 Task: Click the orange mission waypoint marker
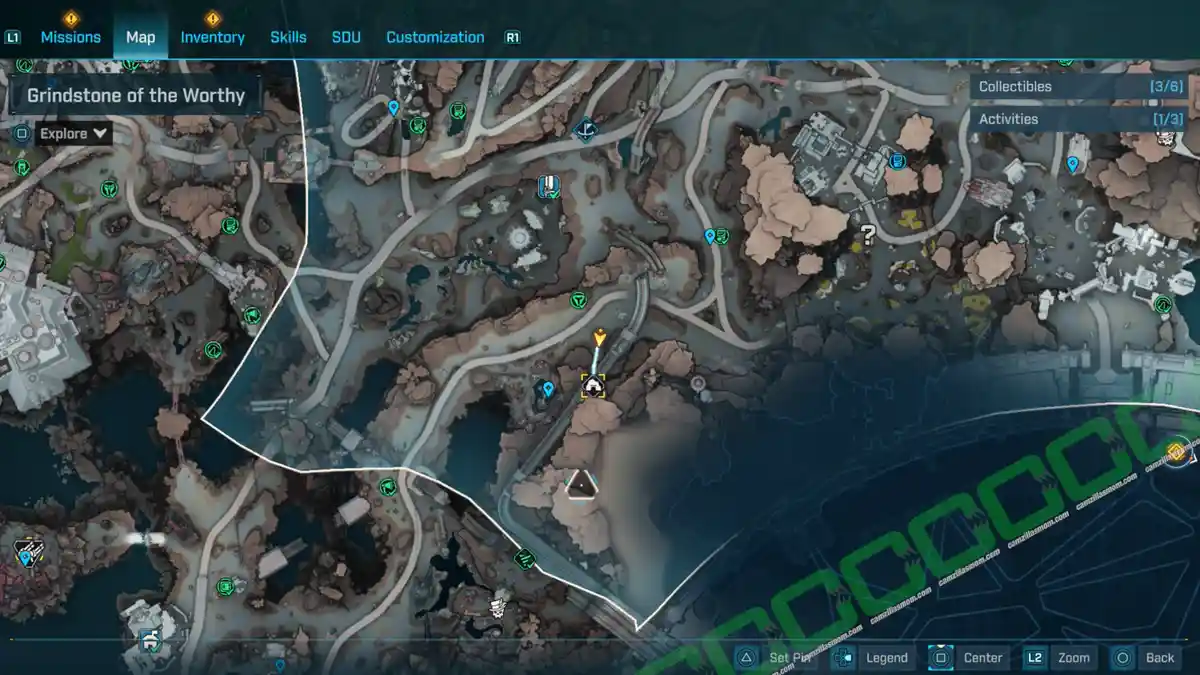[x=599, y=337]
